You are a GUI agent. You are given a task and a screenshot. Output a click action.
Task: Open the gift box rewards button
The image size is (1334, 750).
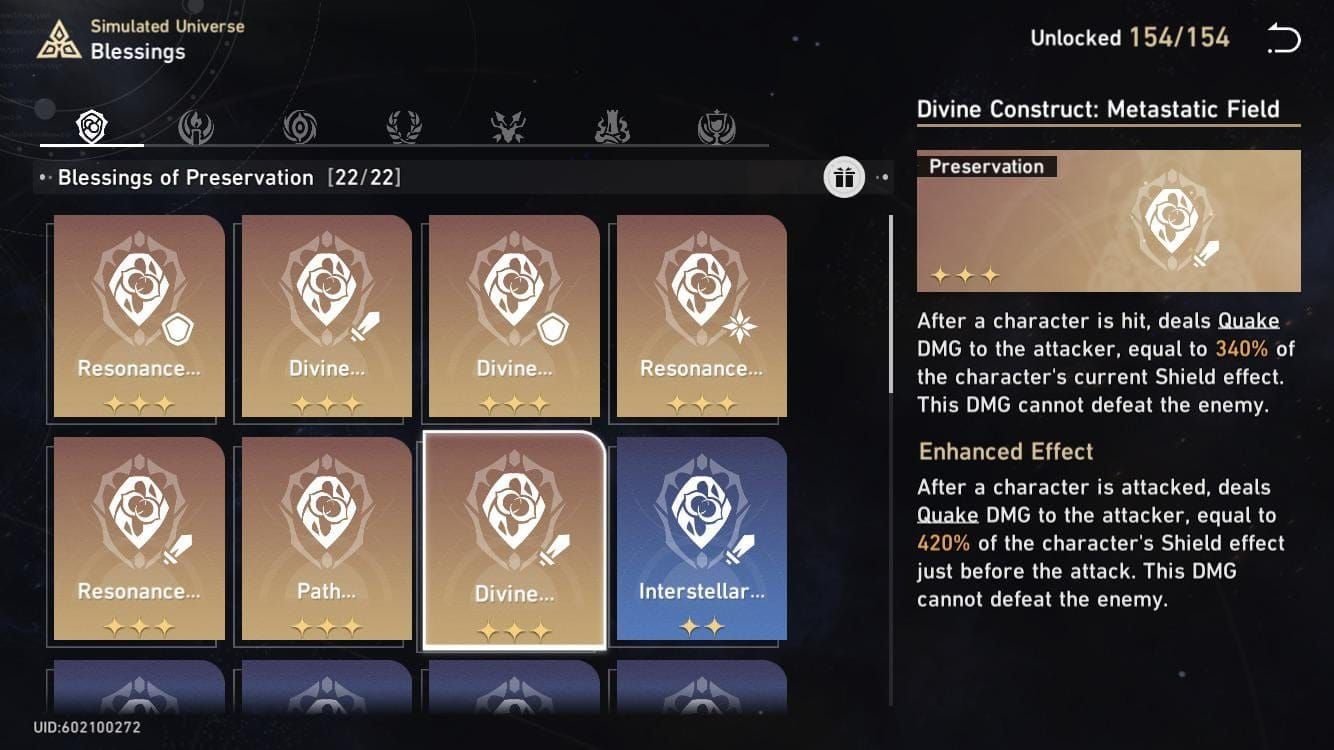(x=844, y=178)
